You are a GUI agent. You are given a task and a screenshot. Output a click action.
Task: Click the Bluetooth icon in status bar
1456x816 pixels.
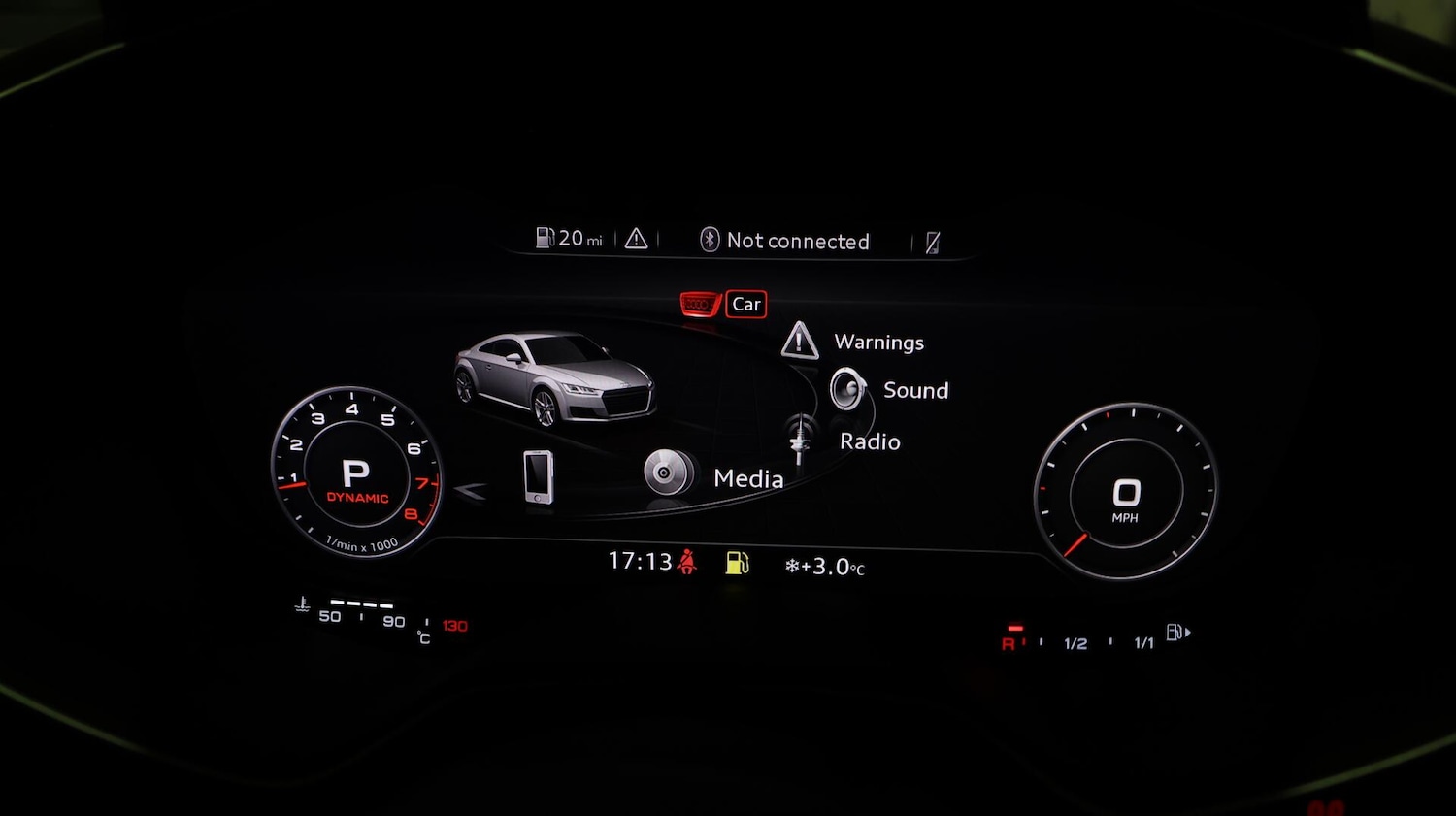708,239
